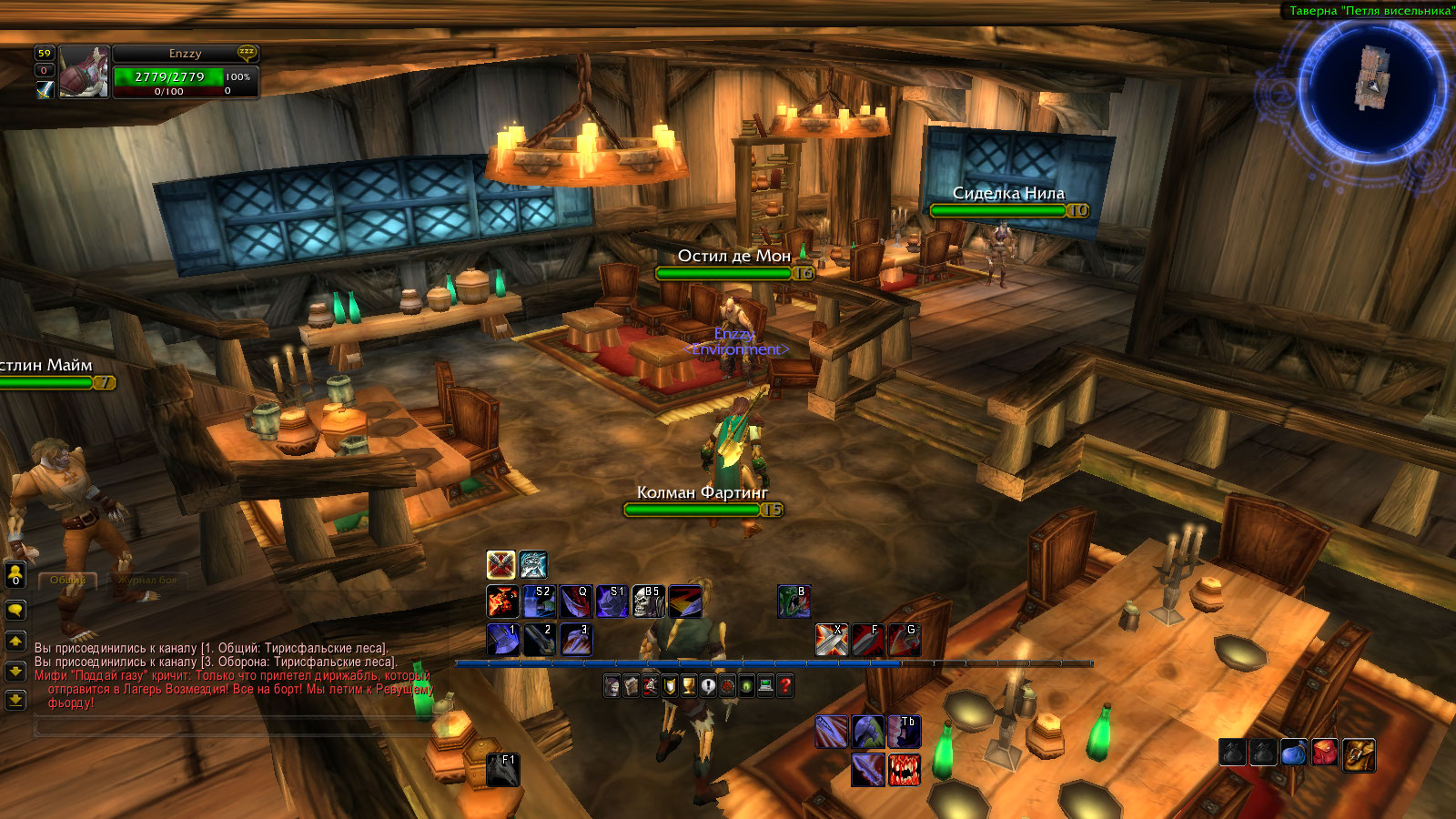The image size is (1456, 819).
Task: Use the ability bound to Q
Action: 575,602
